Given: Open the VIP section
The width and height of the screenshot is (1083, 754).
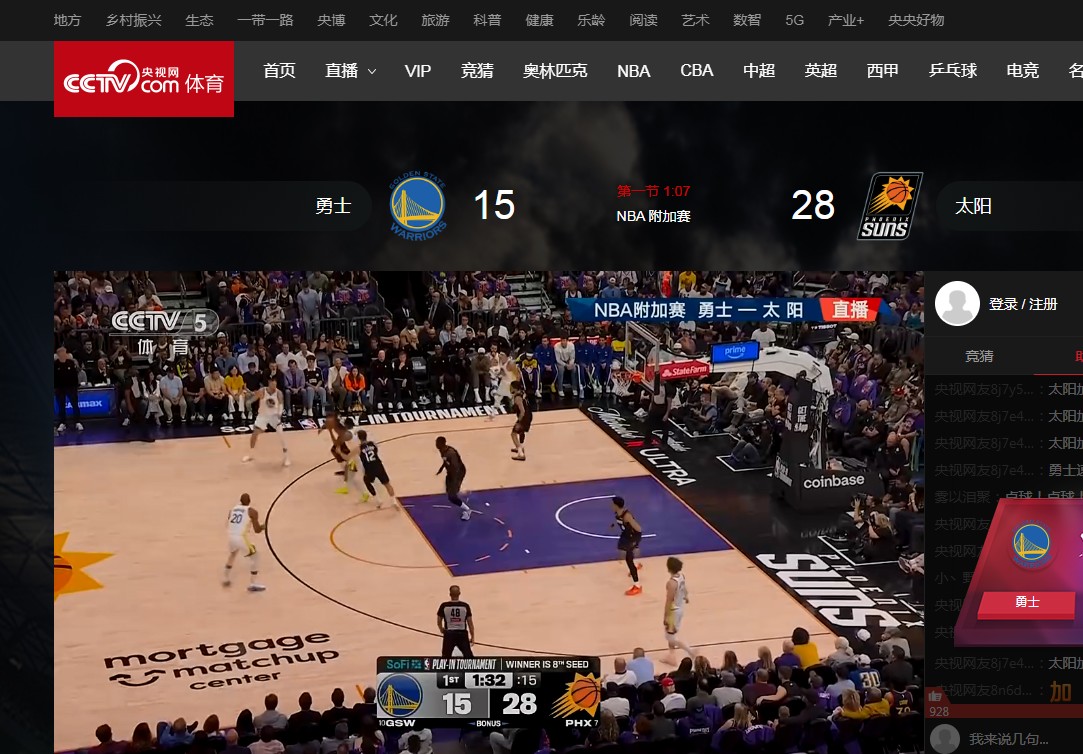Looking at the screenshot, I should 418,71.
